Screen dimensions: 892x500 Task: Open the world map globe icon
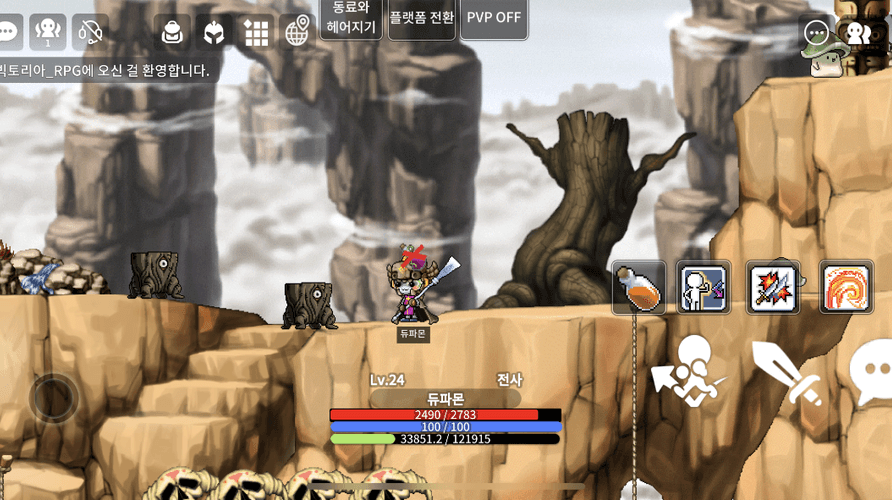tap(297, 32)
